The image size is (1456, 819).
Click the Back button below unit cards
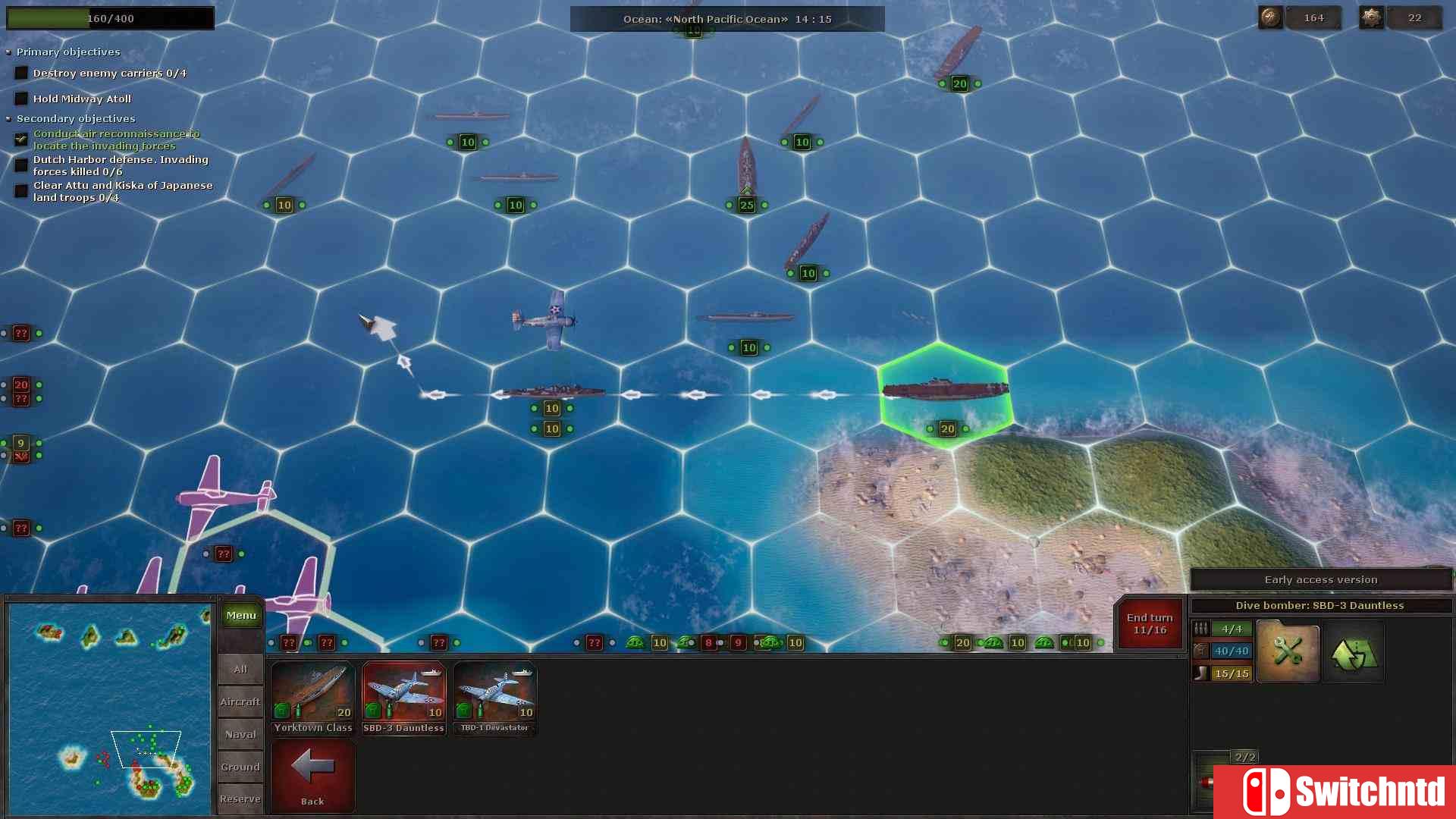312,775
